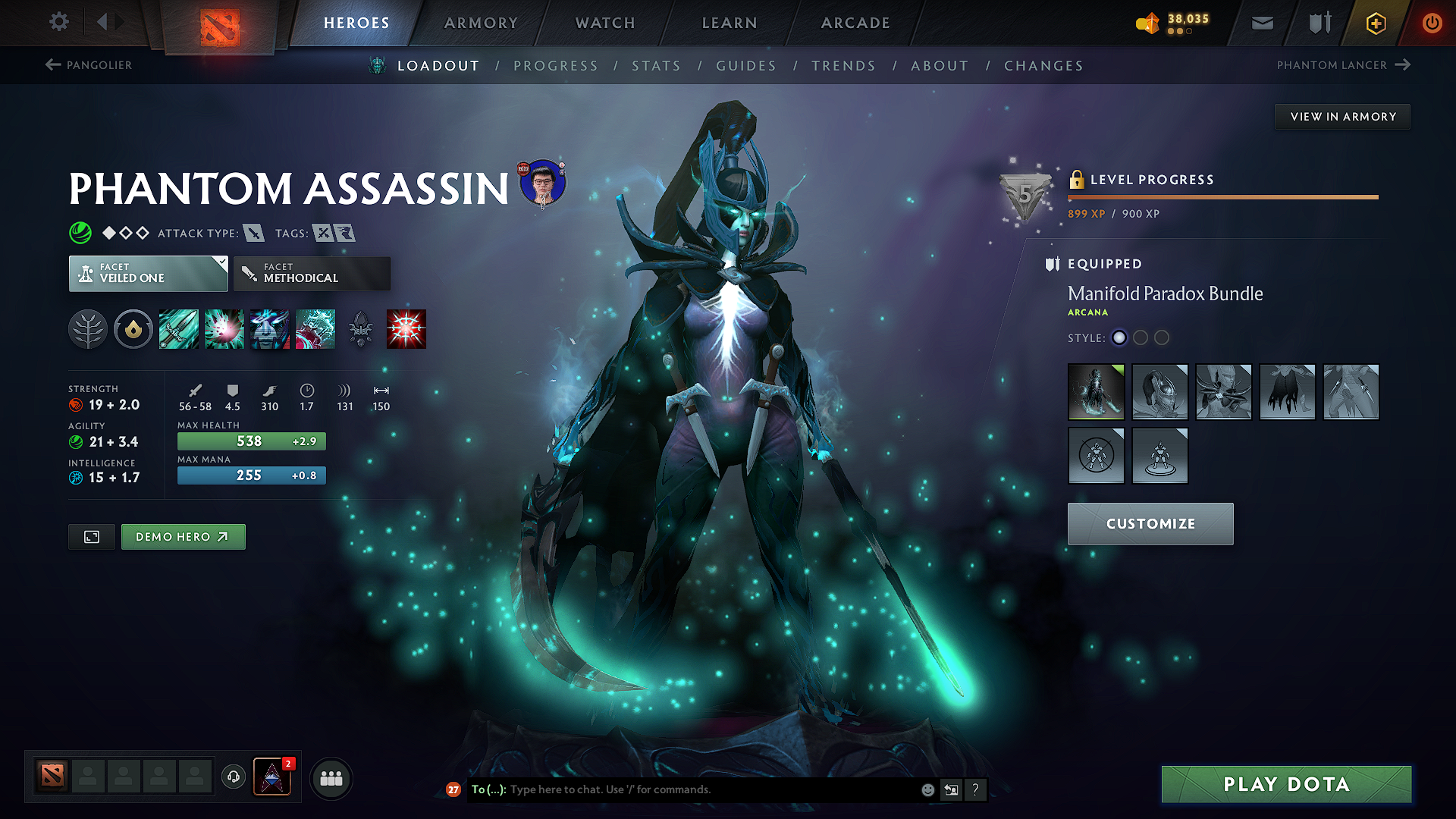Click the Dota Plus hexagon plus icon
Screen dimensions: 1456x819
point(1375,23)
